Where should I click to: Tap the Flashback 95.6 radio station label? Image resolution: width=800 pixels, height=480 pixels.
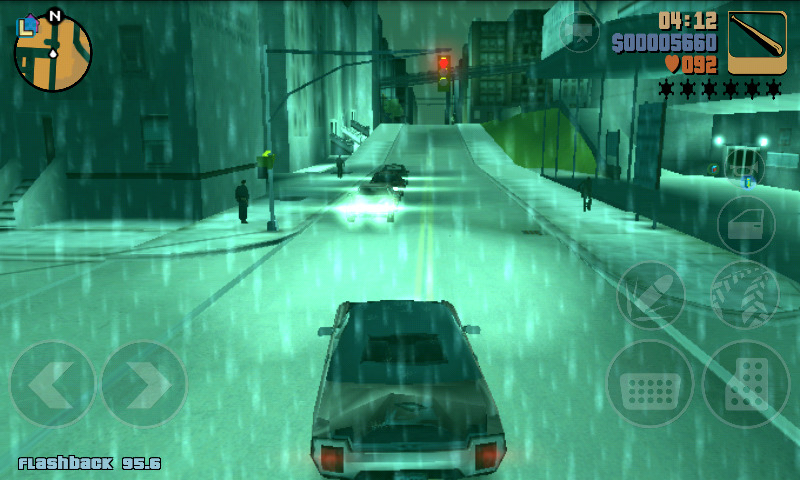pyautogui.click(x=90, y=463)
